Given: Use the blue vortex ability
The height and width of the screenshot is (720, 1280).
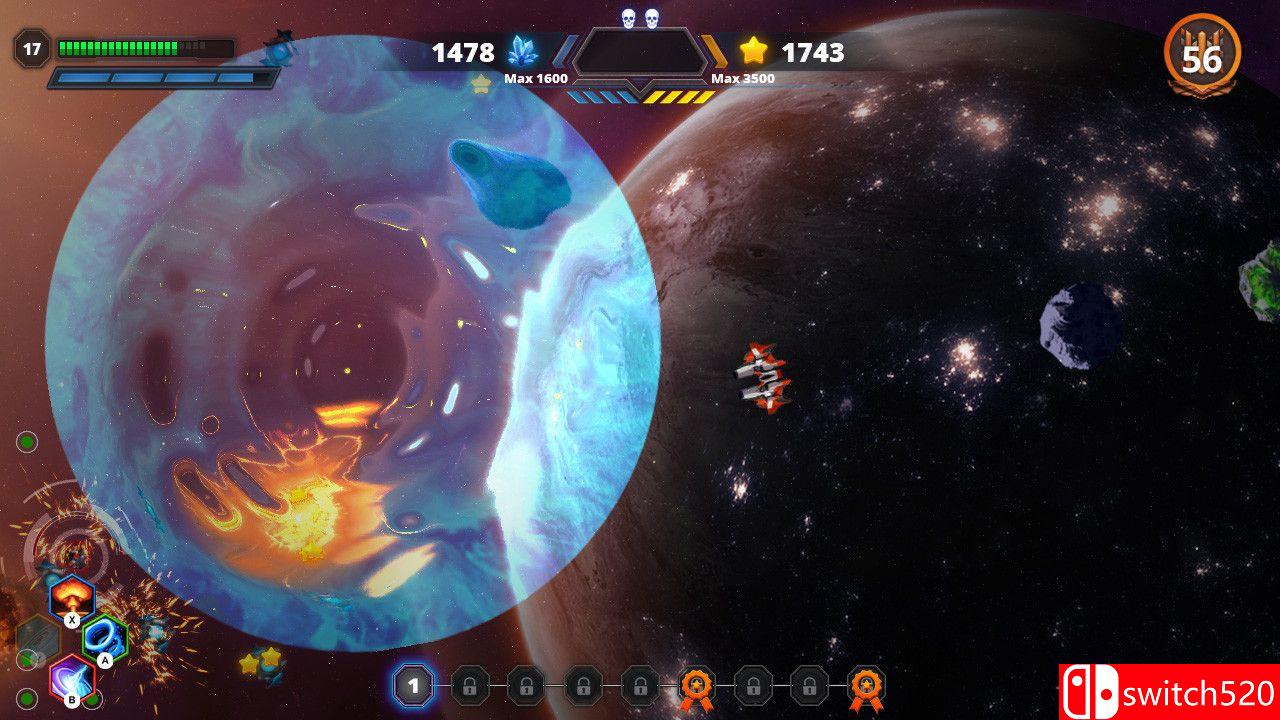Looking at the screenshot, I should 103,636.
